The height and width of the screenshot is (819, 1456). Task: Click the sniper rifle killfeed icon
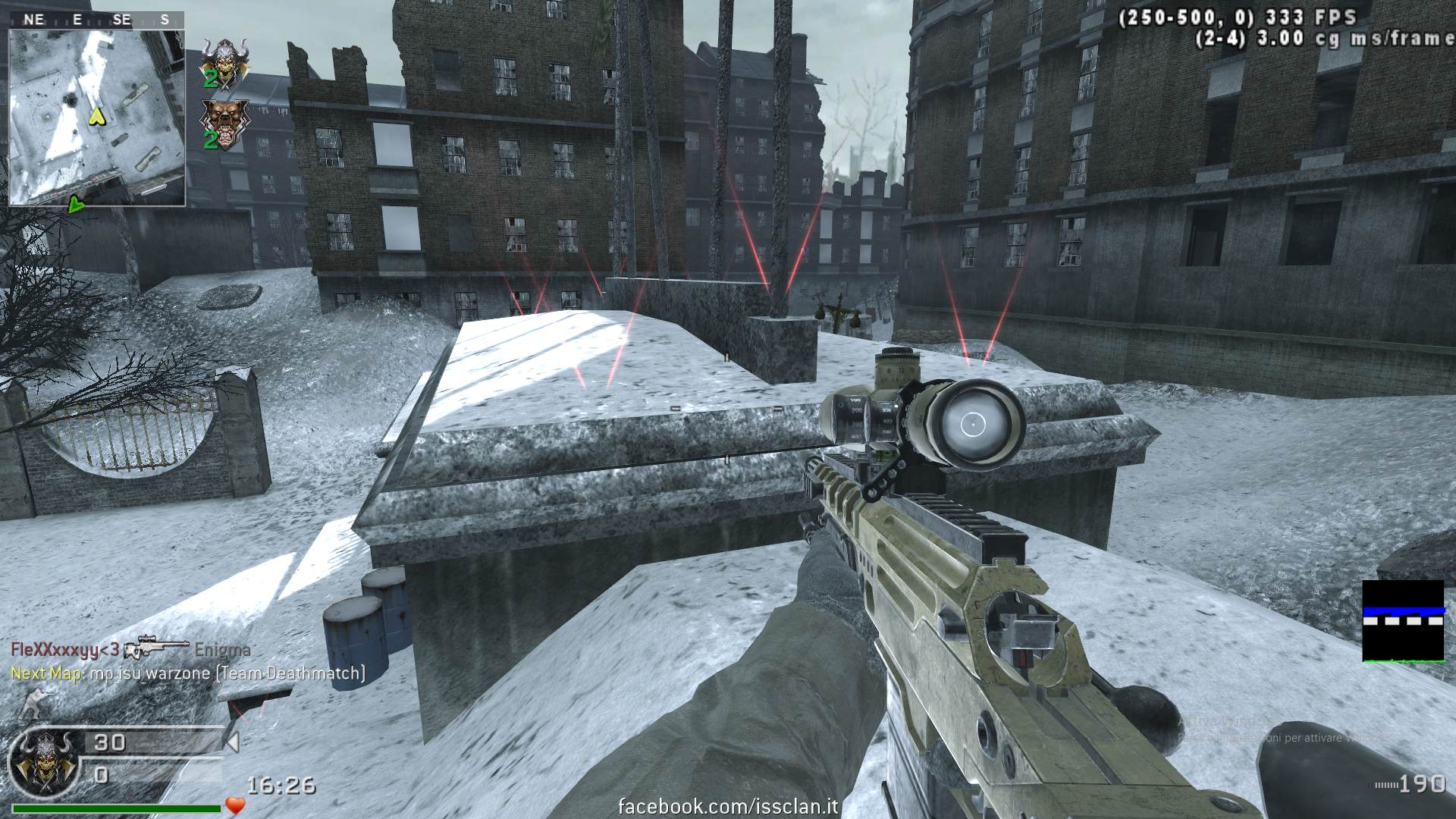155,649
